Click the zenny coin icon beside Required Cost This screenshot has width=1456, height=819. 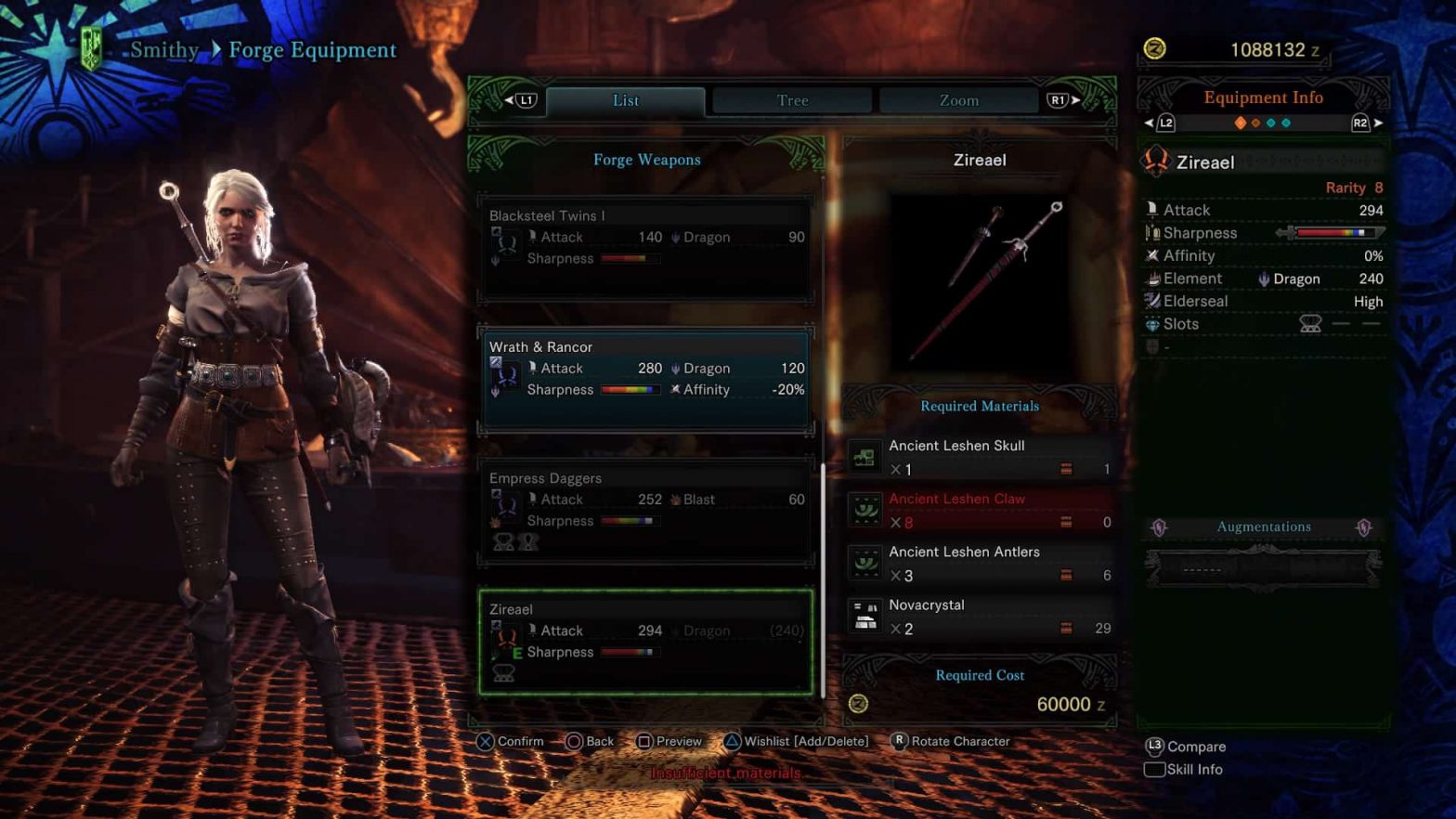(x=857, y=704)
